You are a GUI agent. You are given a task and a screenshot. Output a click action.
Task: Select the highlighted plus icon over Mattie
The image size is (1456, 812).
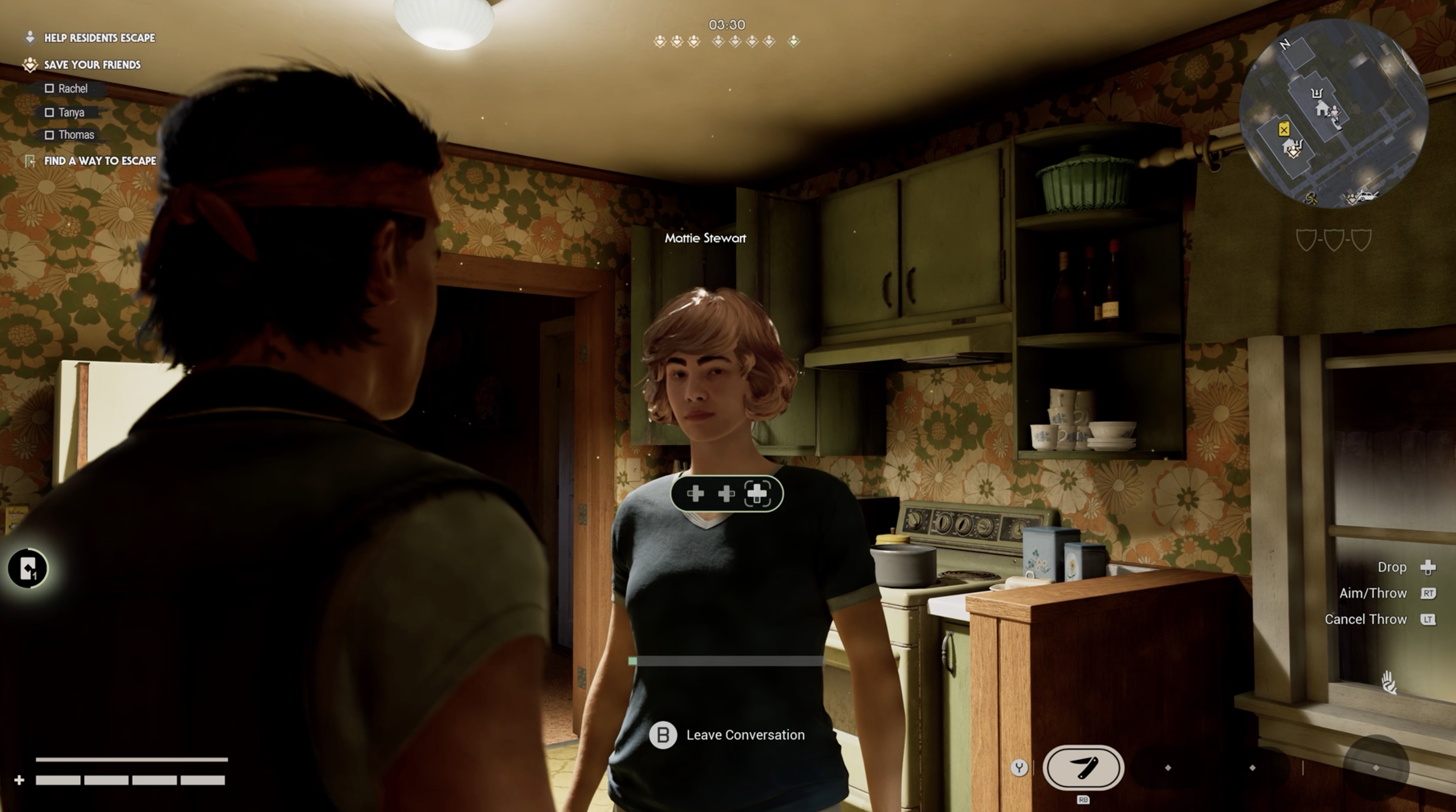(x=757, y=494)
